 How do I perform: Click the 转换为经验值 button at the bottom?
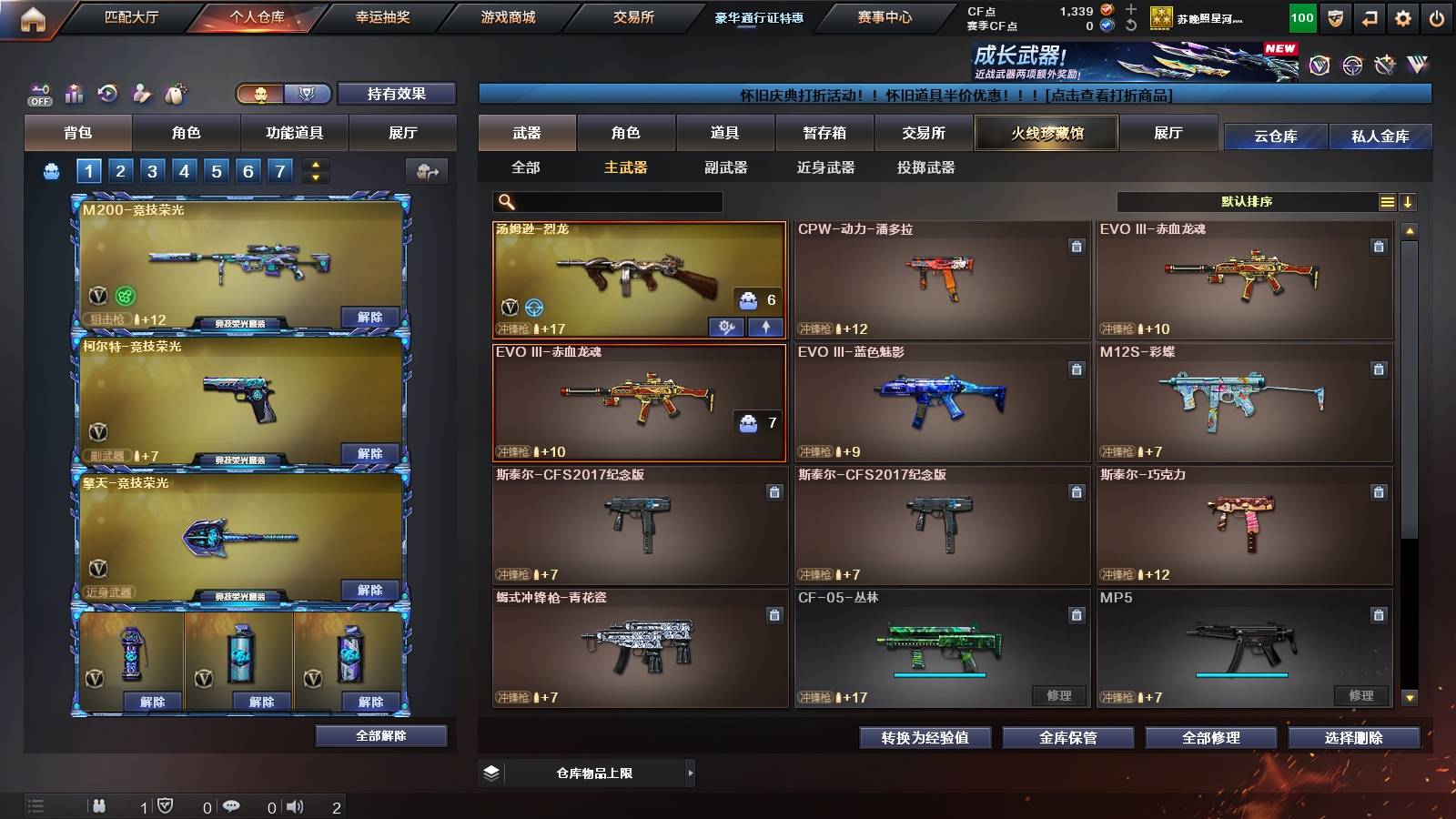[x=925, y=738]
